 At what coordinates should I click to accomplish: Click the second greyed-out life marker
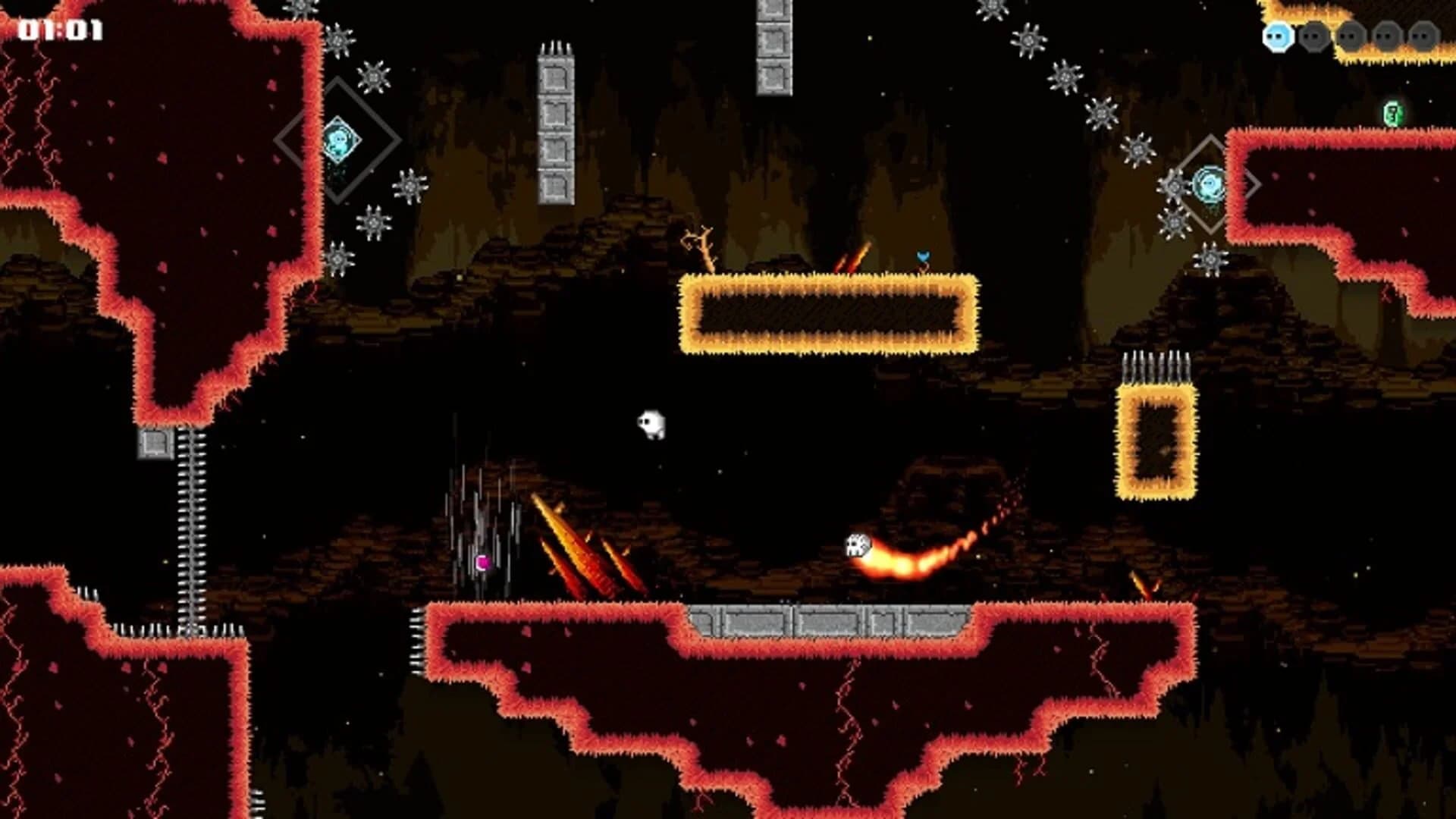coord(1314,36)
